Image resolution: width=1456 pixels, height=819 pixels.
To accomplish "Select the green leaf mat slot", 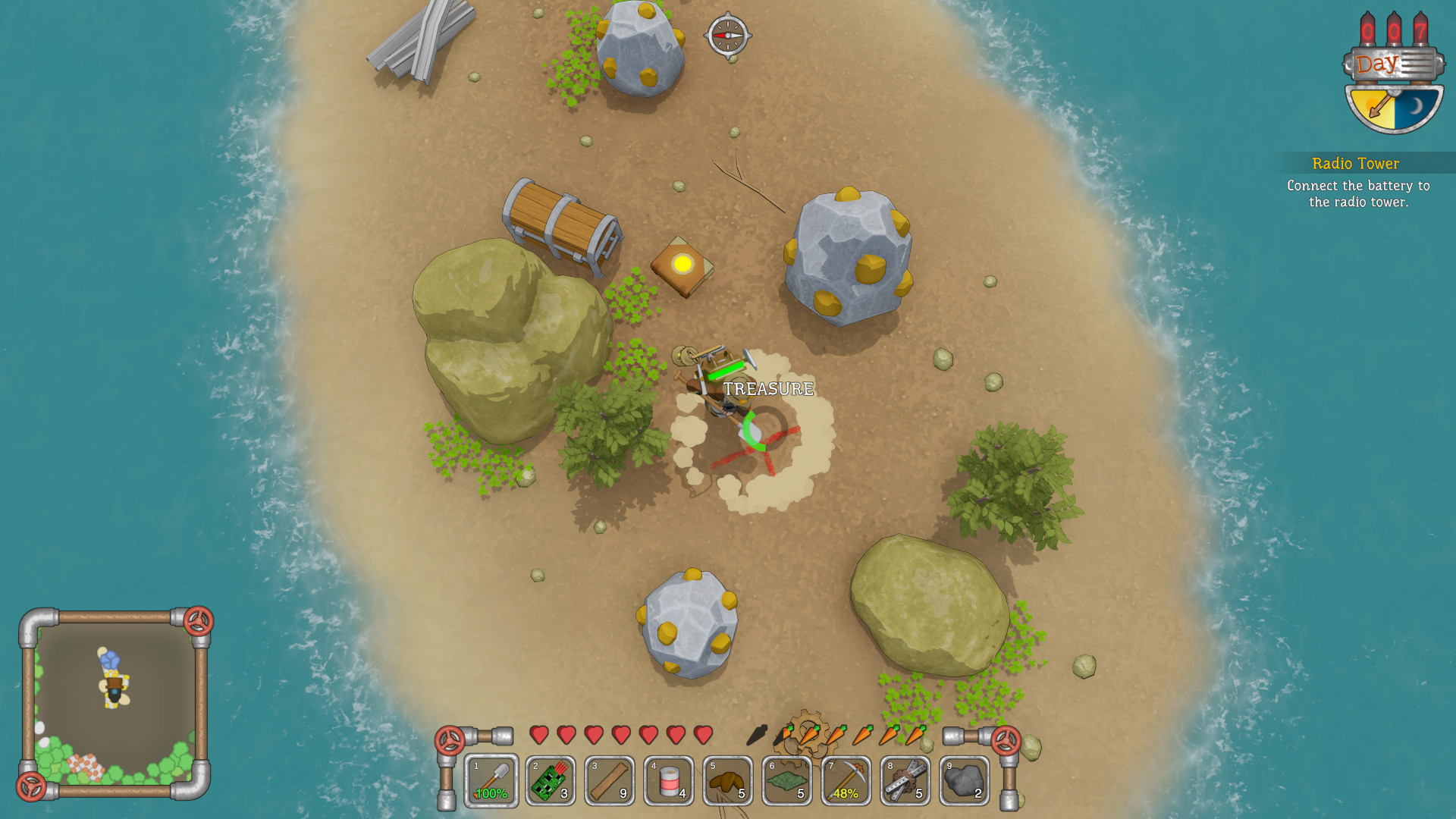I will coord(787,780).
